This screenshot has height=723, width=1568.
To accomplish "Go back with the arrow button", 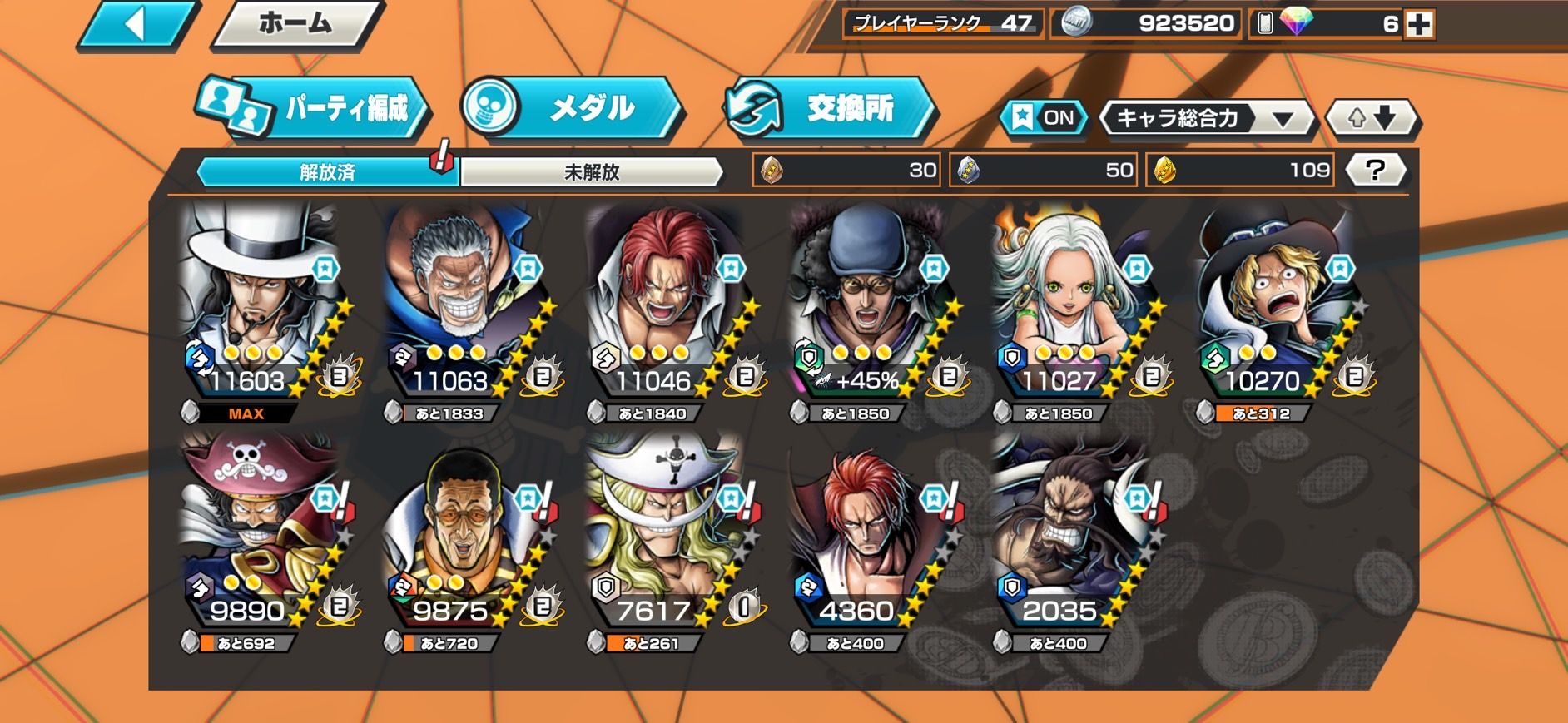I will coord(136,25).
